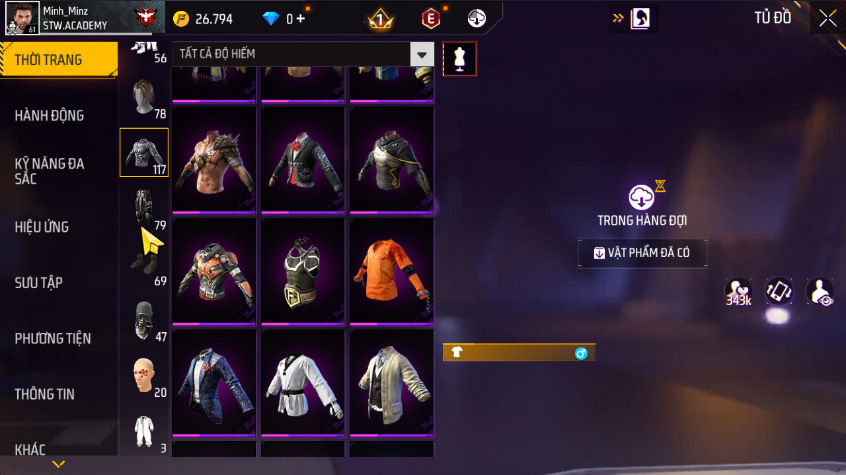
Task: Close the Tủ Đồ vault screen
Action: (828, 17)
